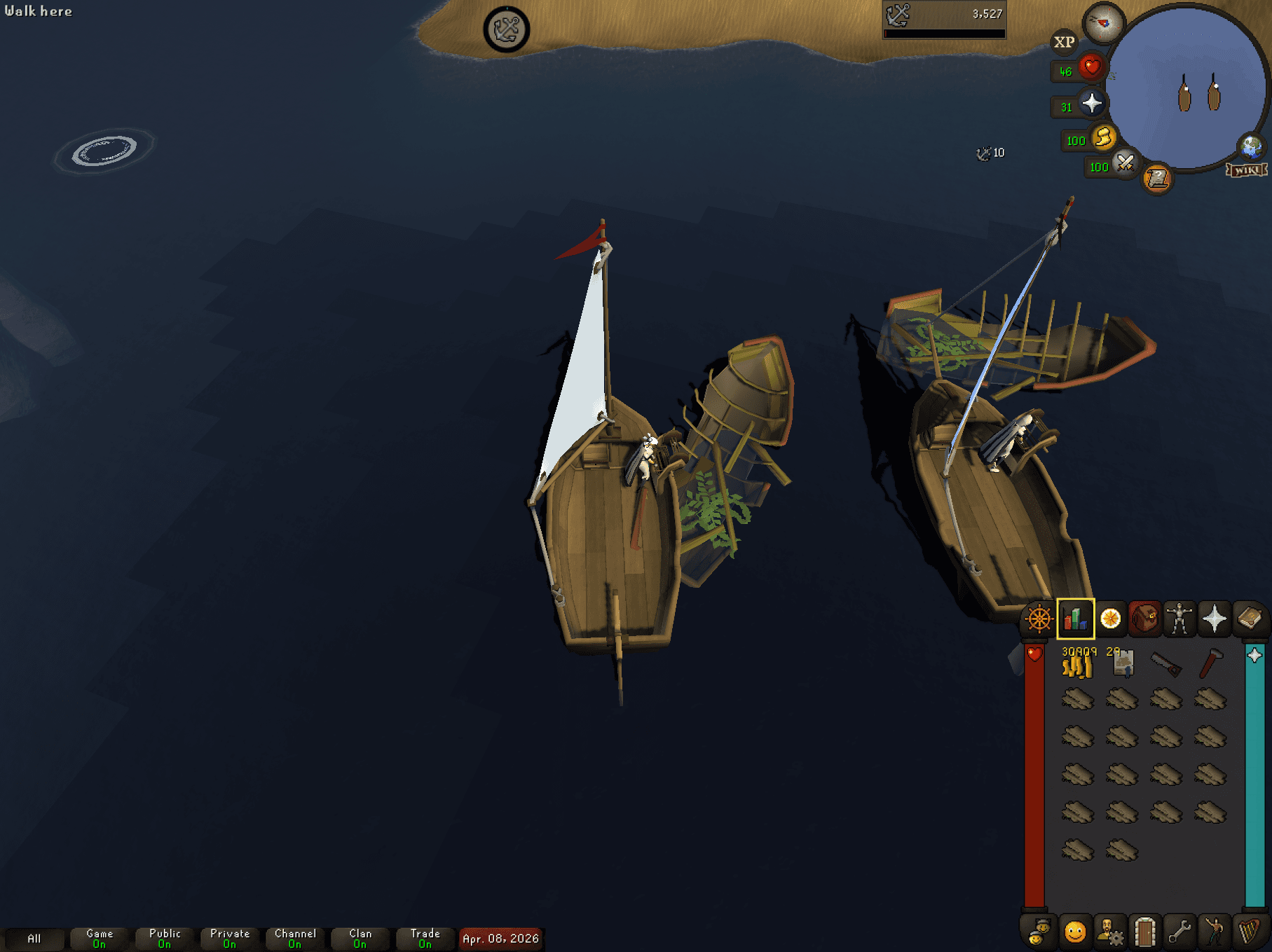Open the Wiki lookup banner
This screenshot has width=1272, height=952.
point(1246,170)
